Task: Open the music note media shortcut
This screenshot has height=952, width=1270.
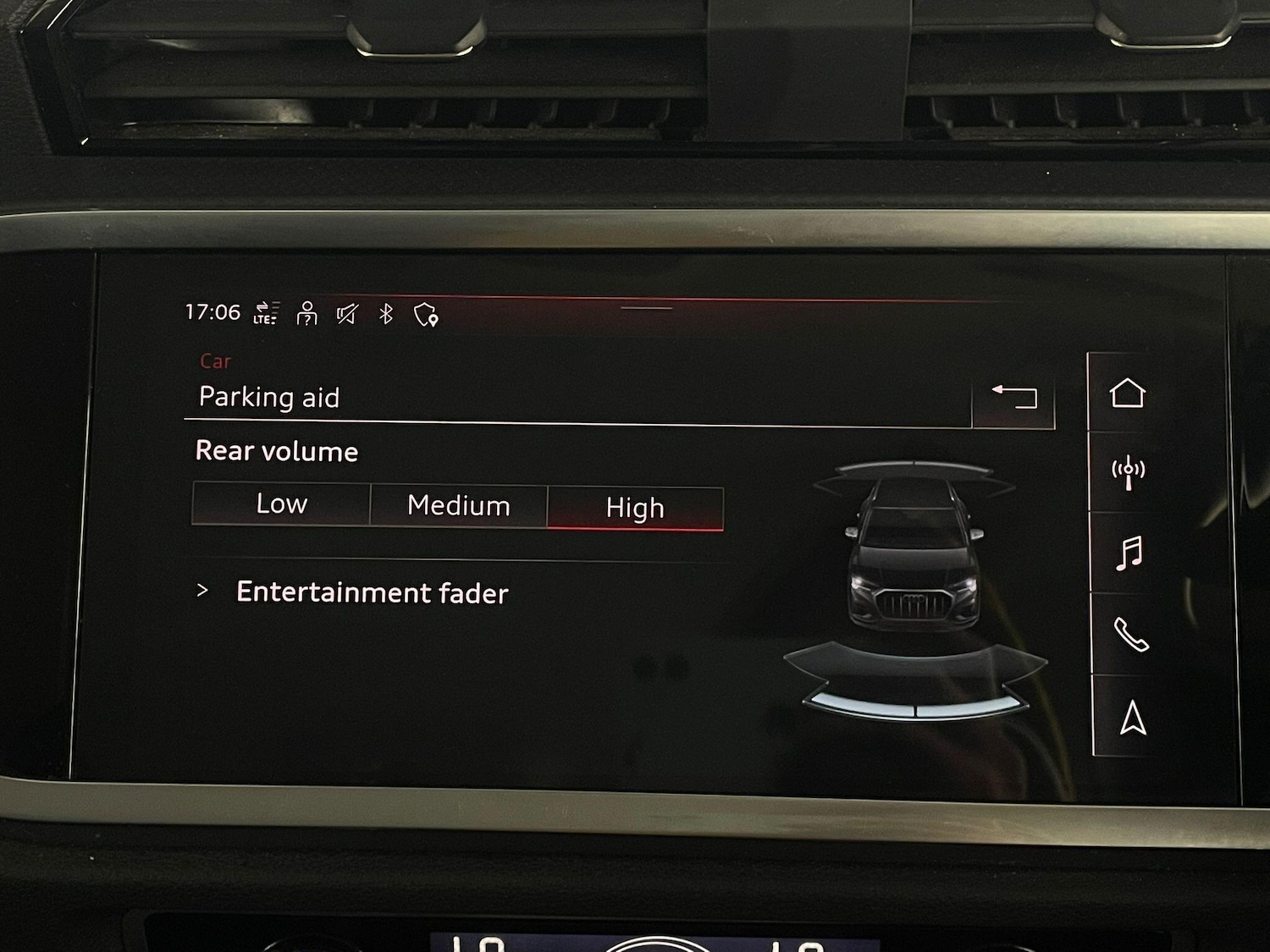Action: point(1129,553)
